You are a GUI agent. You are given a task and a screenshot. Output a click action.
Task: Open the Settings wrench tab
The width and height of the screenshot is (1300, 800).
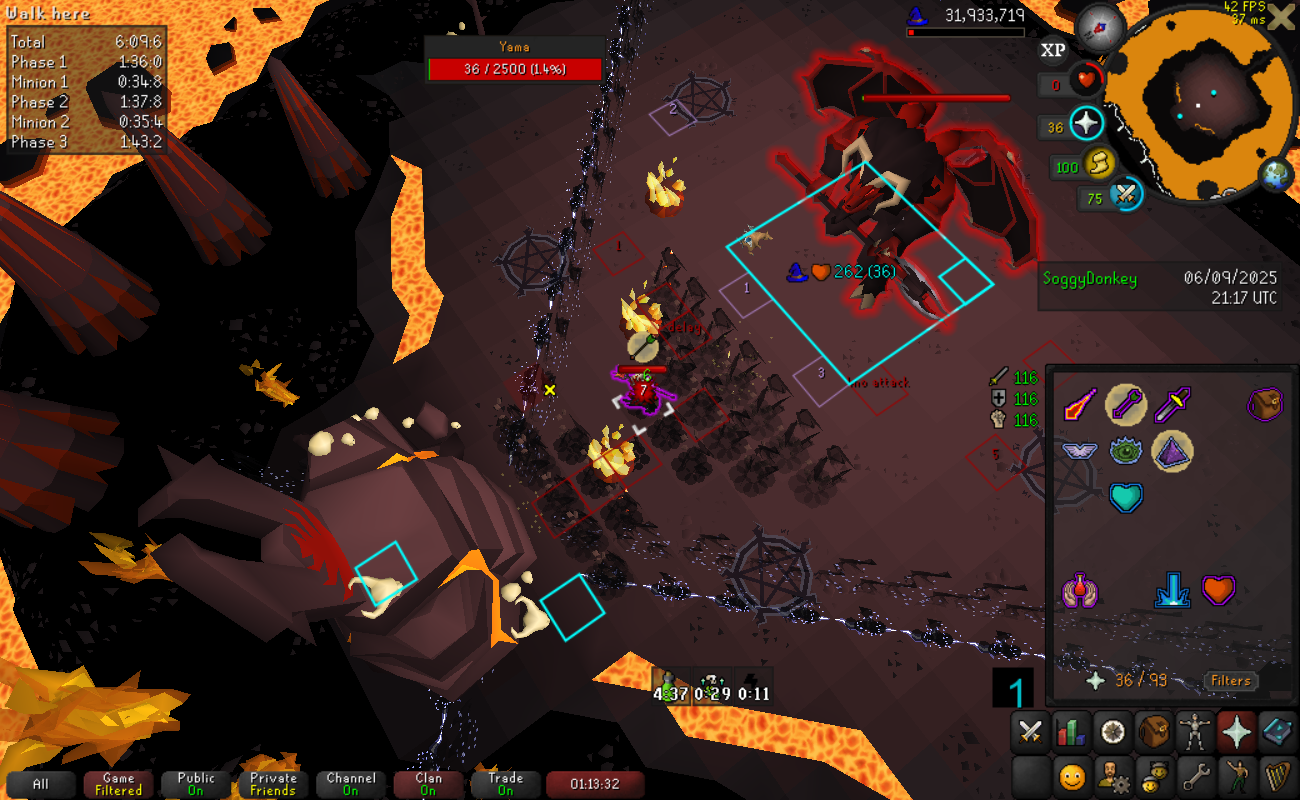[1196, 775]
